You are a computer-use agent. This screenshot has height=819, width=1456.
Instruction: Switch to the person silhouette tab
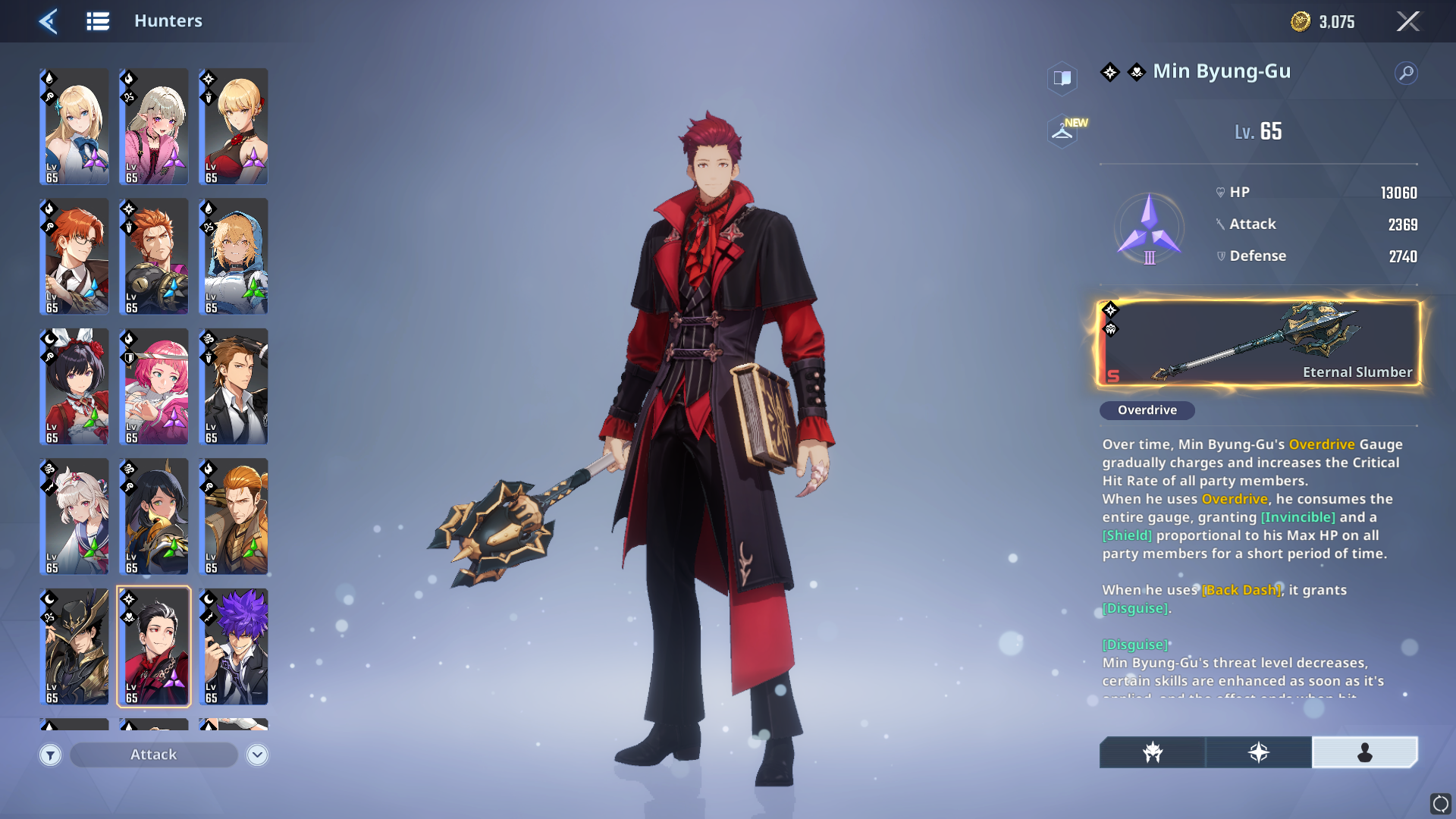coord(1364,752)
